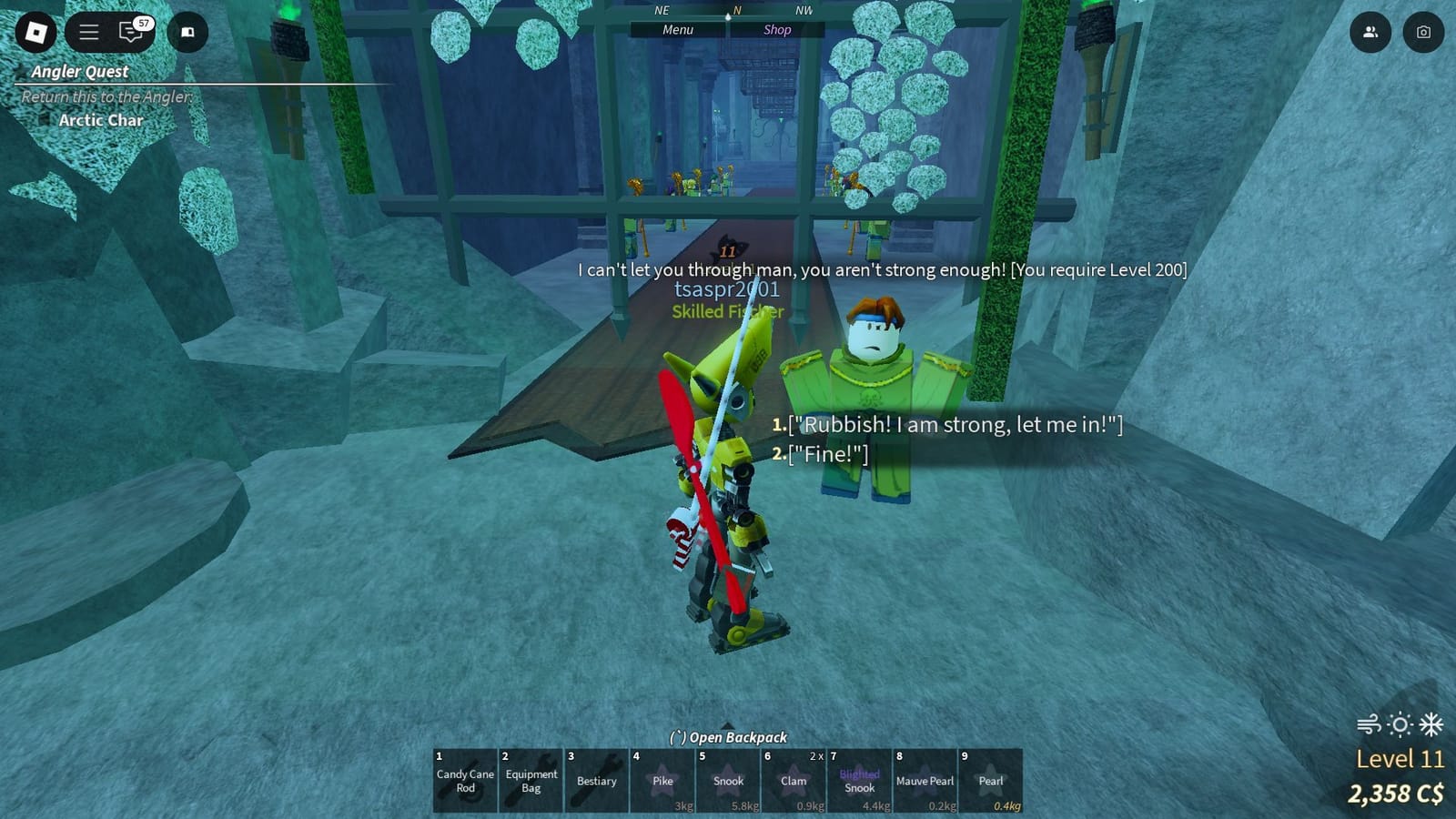Image resolution: width=1456 pixels, height=819 pixels.
Task: Choose dialogue option Rubbish! I am strong
Action: (x=951, y=423)
